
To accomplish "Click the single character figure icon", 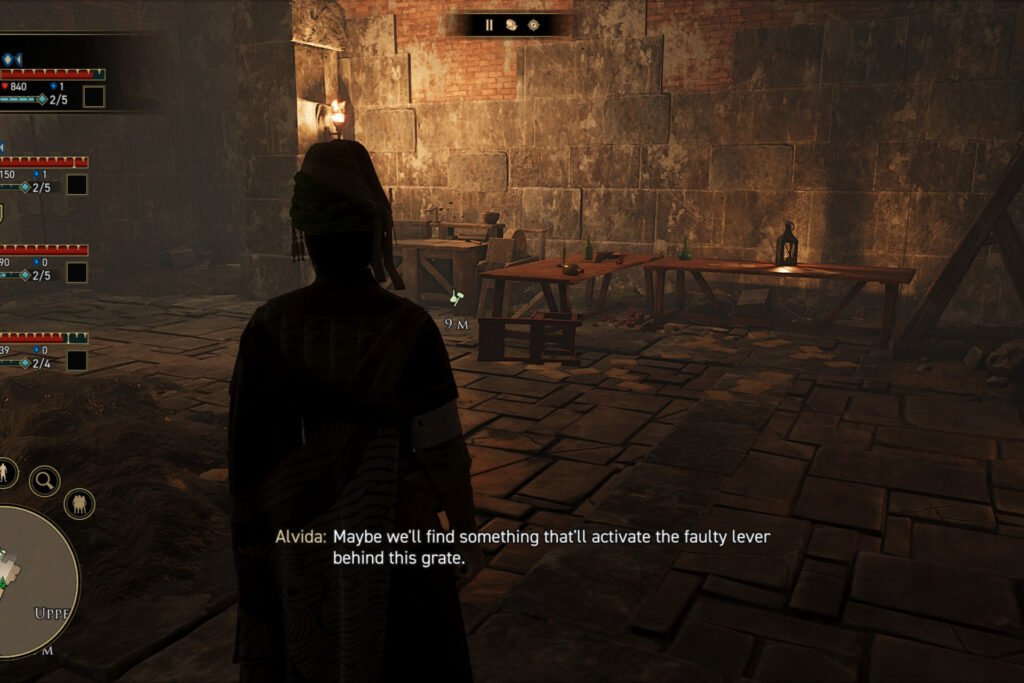I will pos(6,472).
